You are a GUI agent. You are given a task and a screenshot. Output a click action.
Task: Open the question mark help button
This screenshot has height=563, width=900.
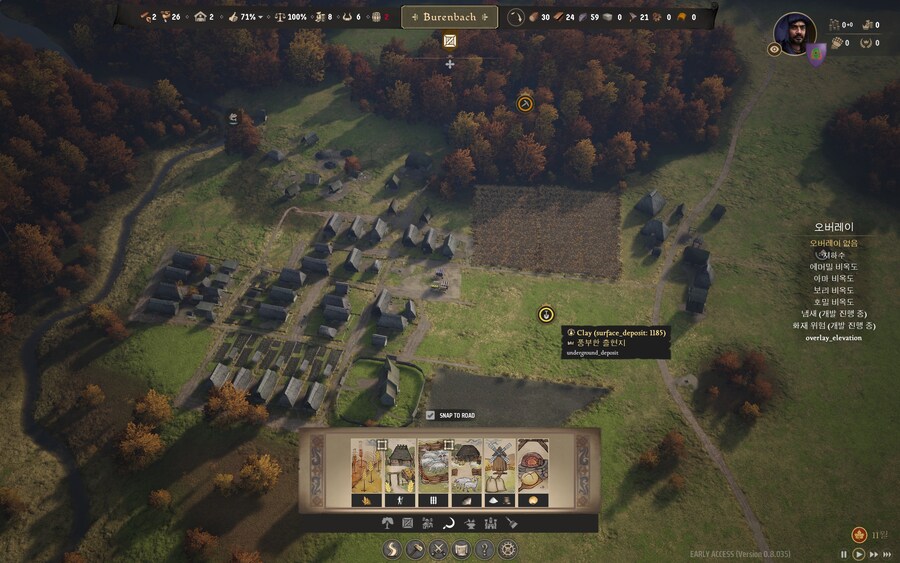point(484,549)
